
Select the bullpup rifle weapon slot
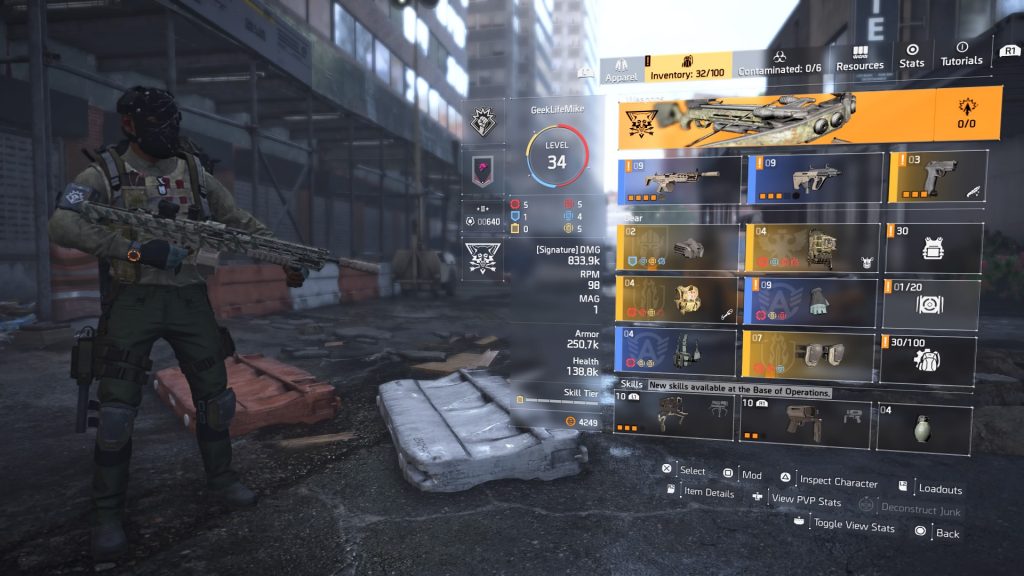click(814, 178)
